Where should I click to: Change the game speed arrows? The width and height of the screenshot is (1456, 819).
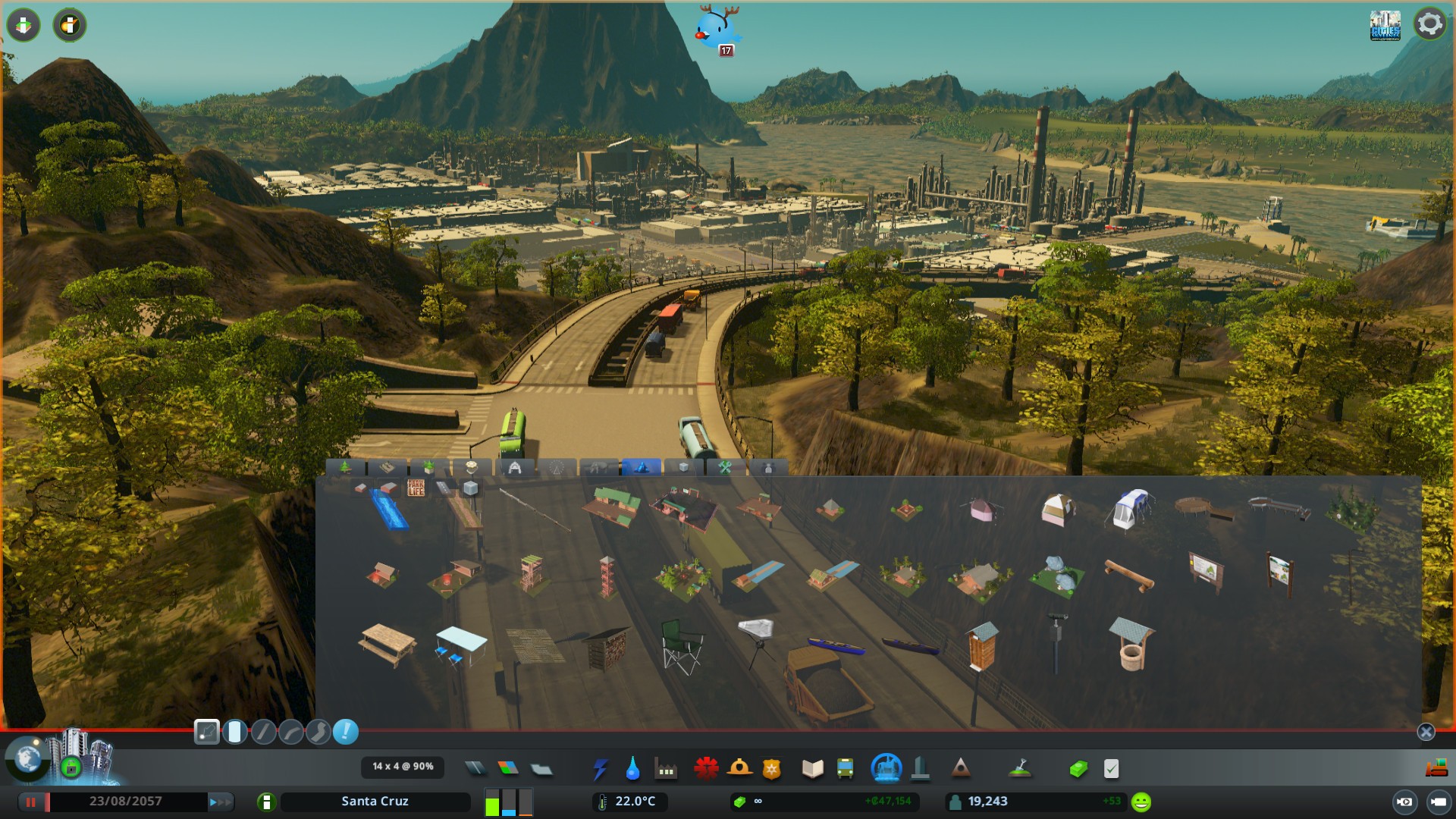219,802
